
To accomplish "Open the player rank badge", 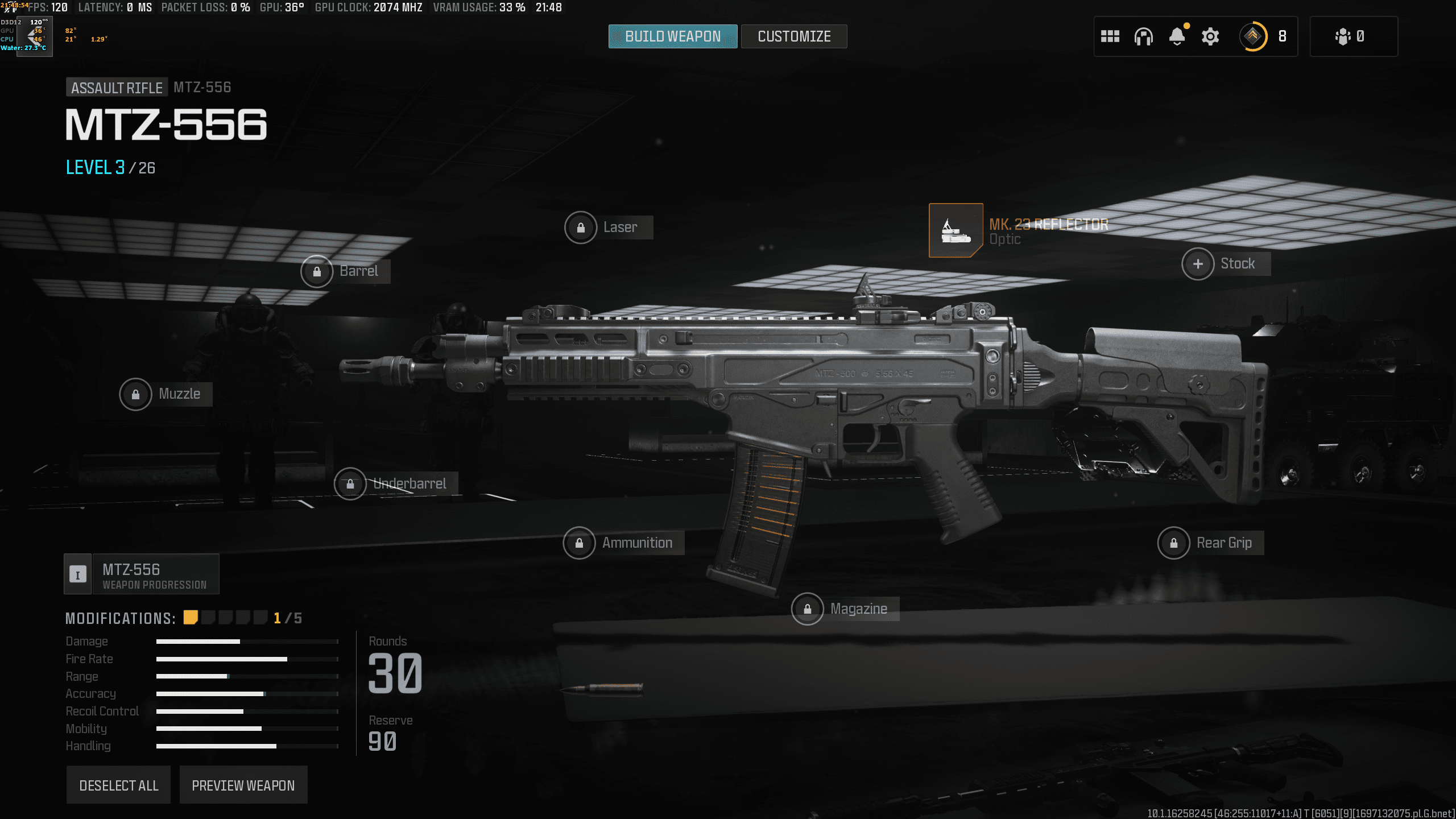I will (x=1253, y=36).
